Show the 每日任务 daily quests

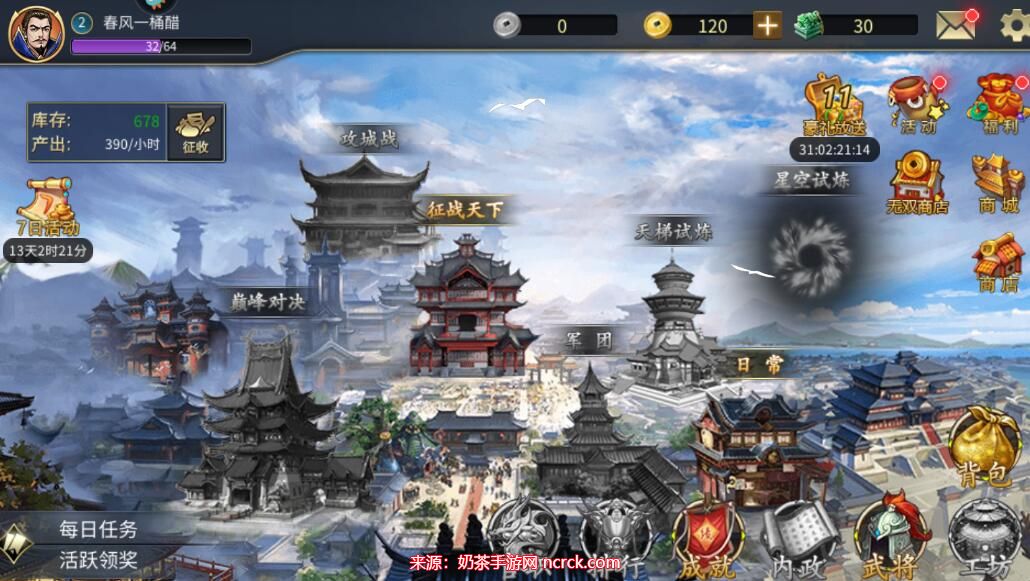pos(97,529)
